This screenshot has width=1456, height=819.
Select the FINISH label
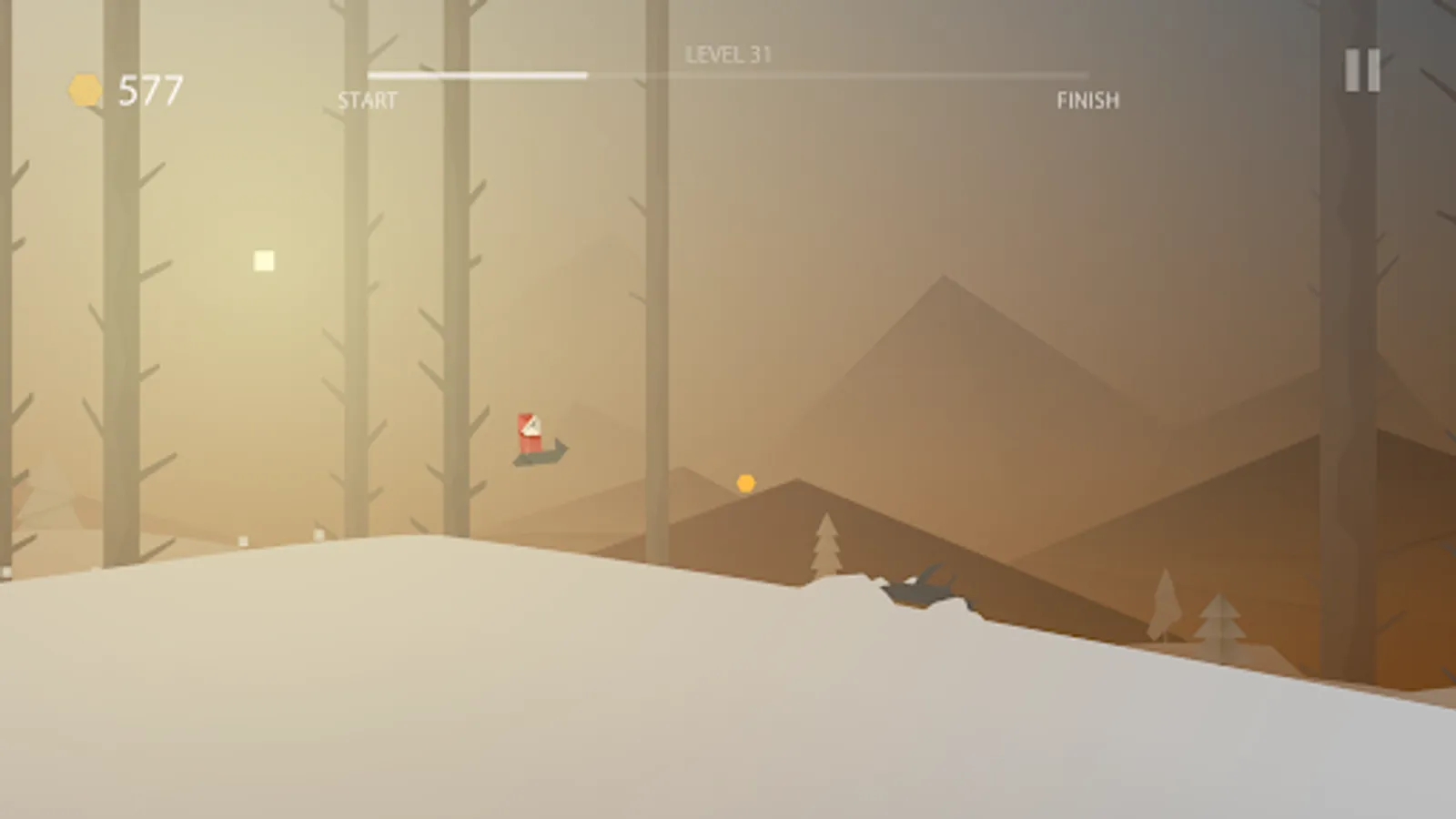click(x=1089, y=100)
